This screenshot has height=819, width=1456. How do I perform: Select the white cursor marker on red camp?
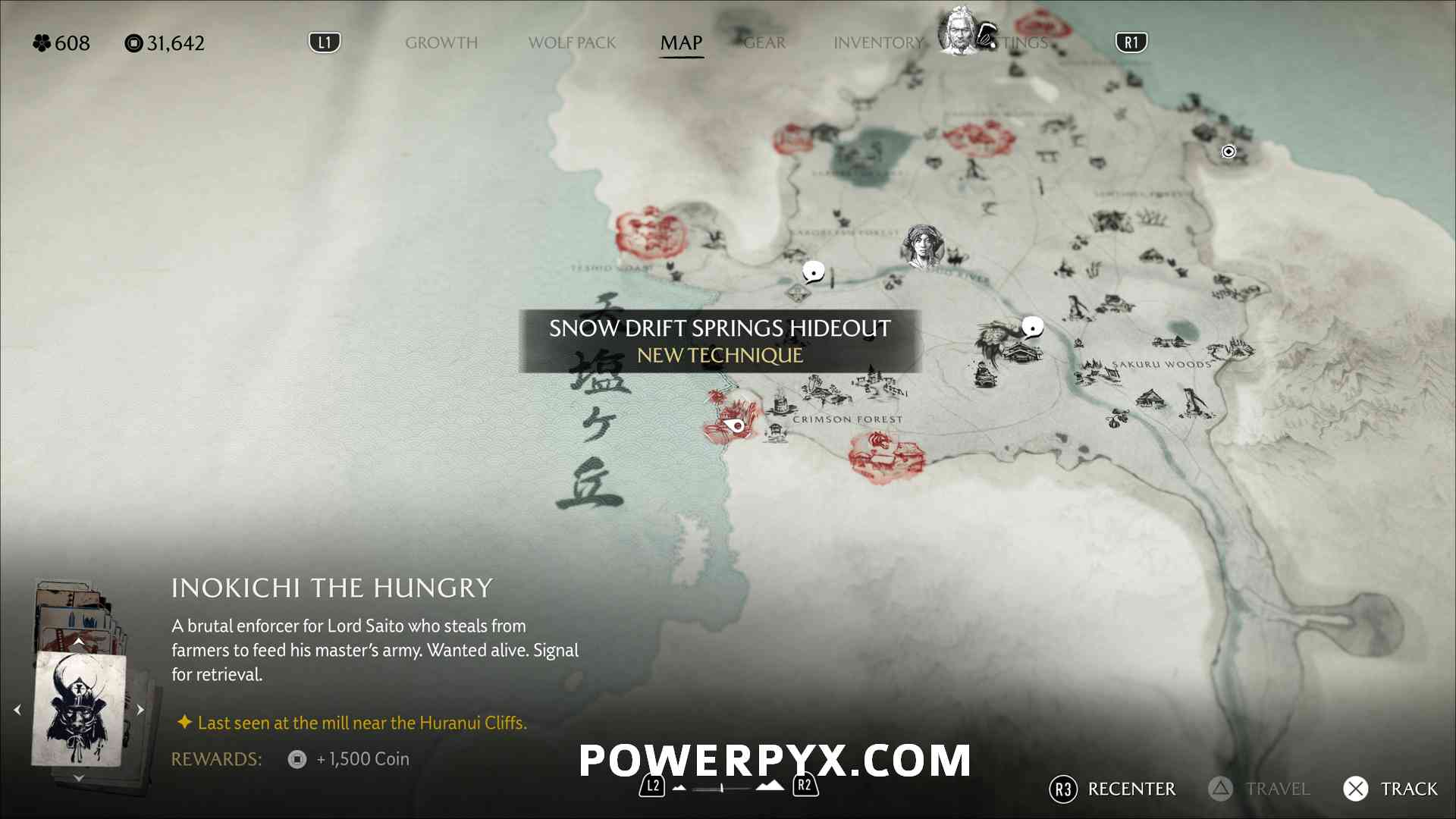coord(735,425)
